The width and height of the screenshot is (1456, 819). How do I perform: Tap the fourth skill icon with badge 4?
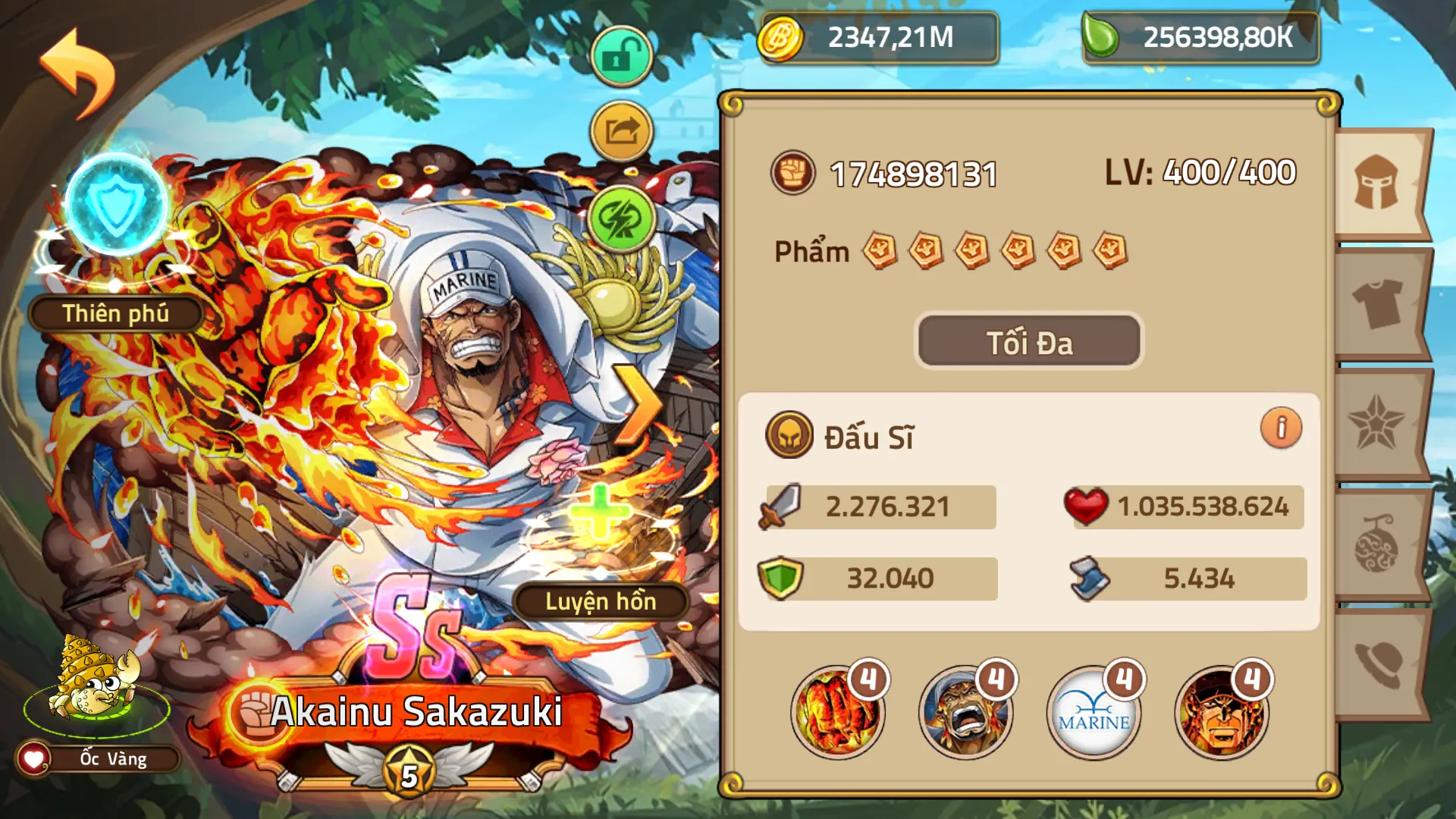[x=1224, y=712]
